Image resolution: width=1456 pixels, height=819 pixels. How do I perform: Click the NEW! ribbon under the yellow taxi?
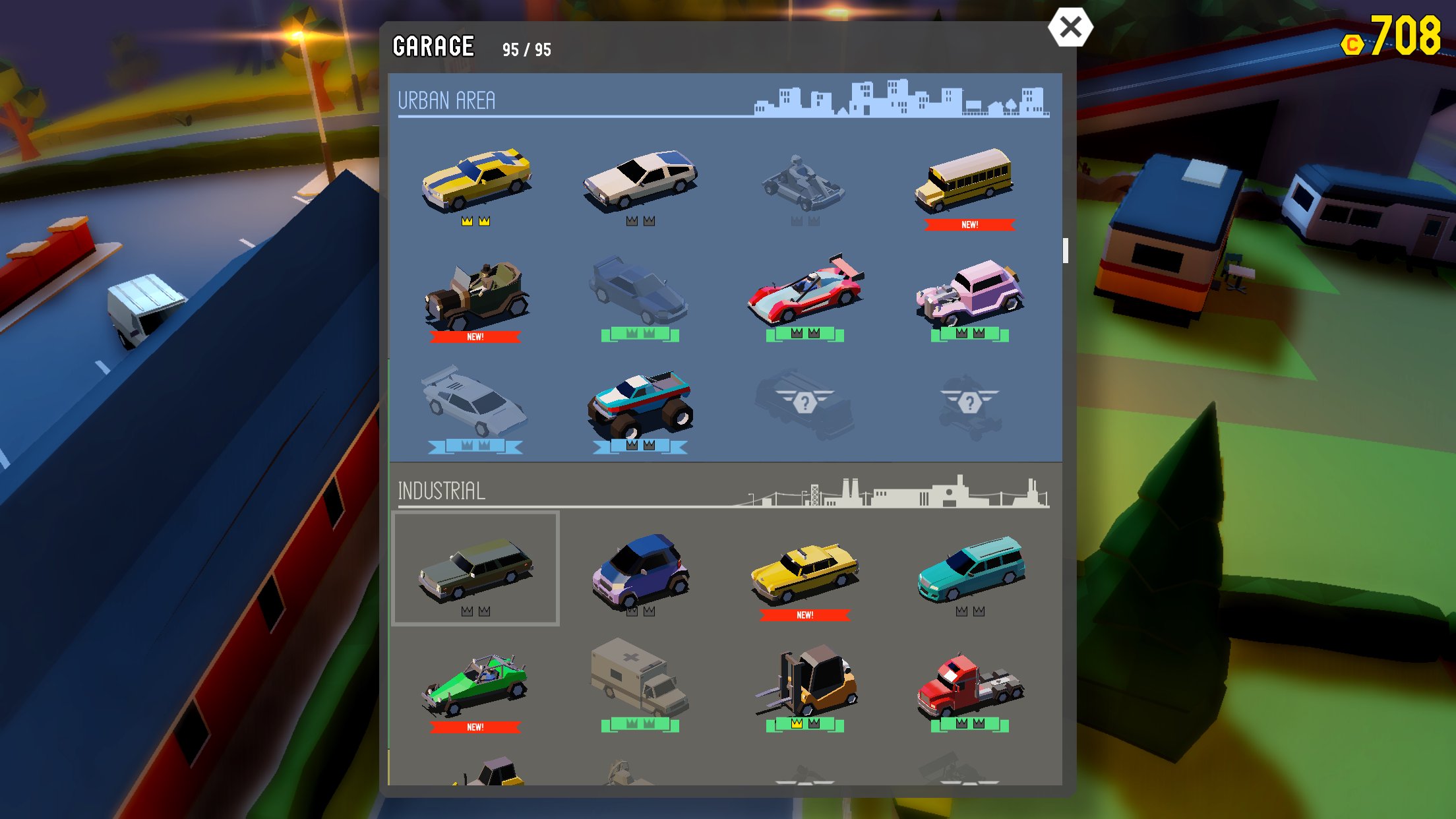pos(805,614)
